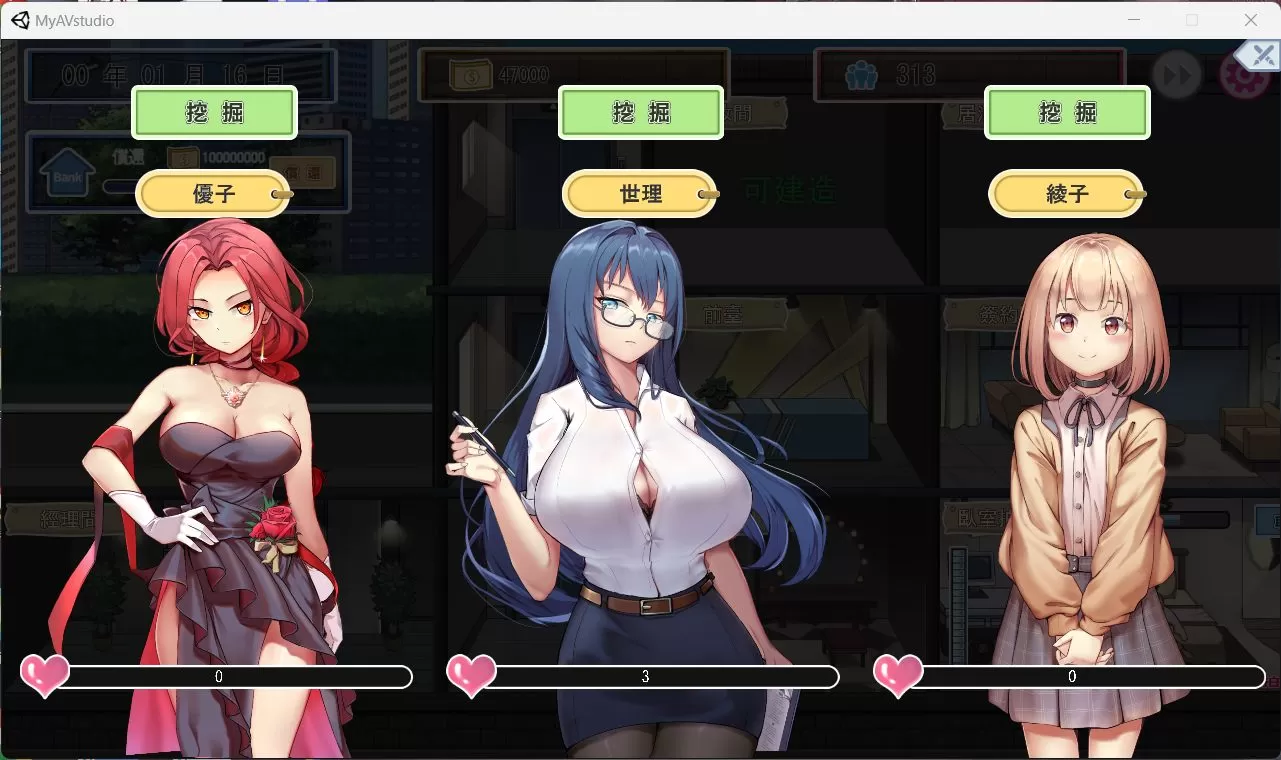Viewport: 1281px width, 760px height.
Task: Click 世理's affection bar showing 3
Action: click(644, 677)
